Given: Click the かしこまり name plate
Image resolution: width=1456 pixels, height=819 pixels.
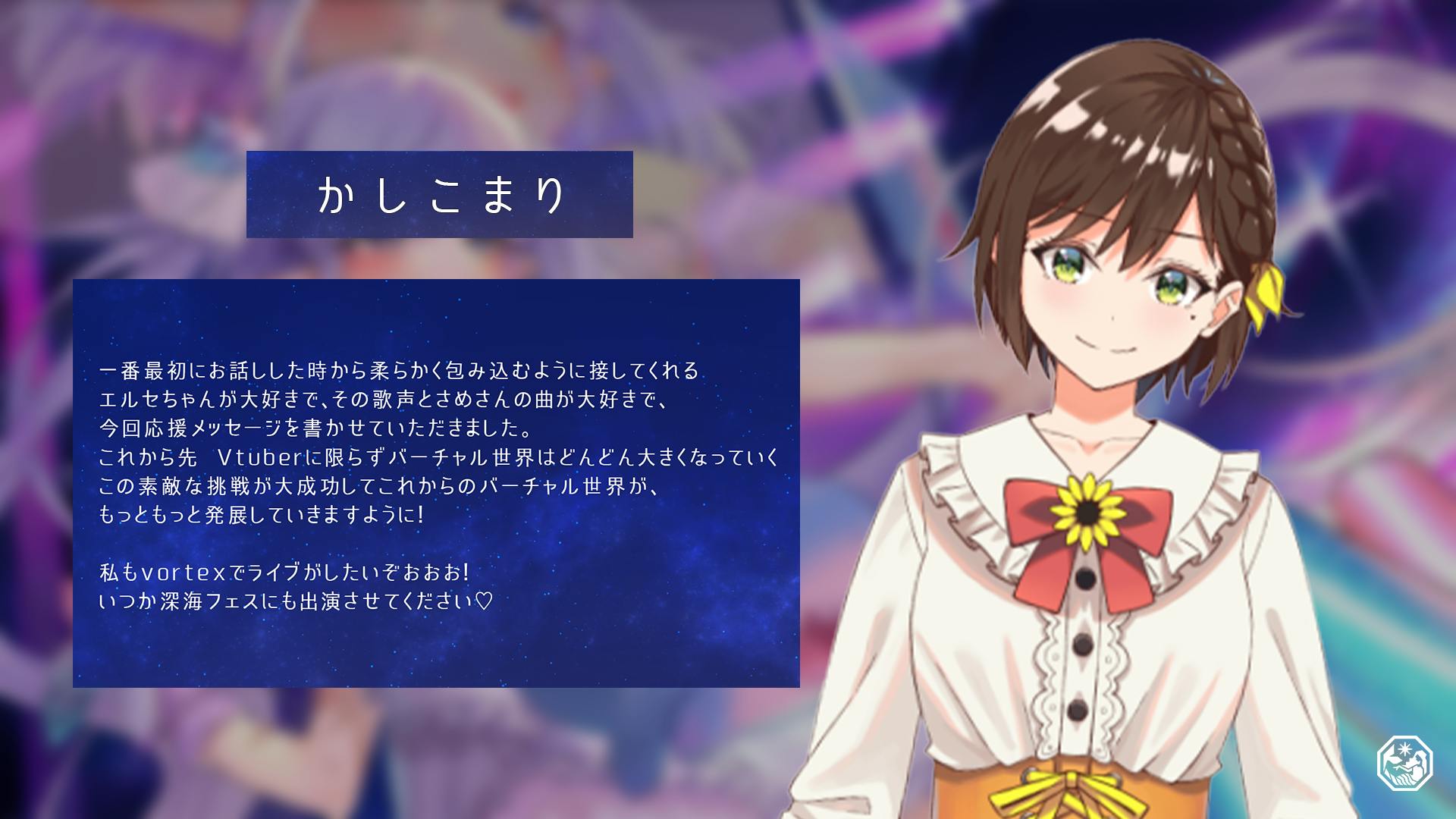Looking at the screenshot, I should tap(439, 194).
